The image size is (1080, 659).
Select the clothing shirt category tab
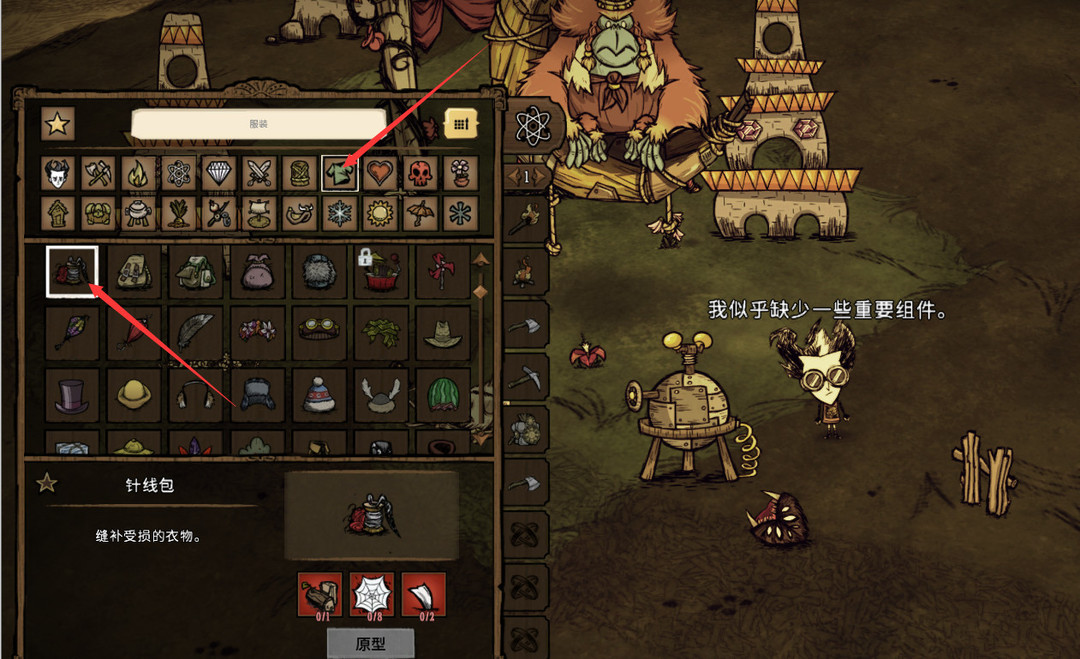click(x=340, y=174)
